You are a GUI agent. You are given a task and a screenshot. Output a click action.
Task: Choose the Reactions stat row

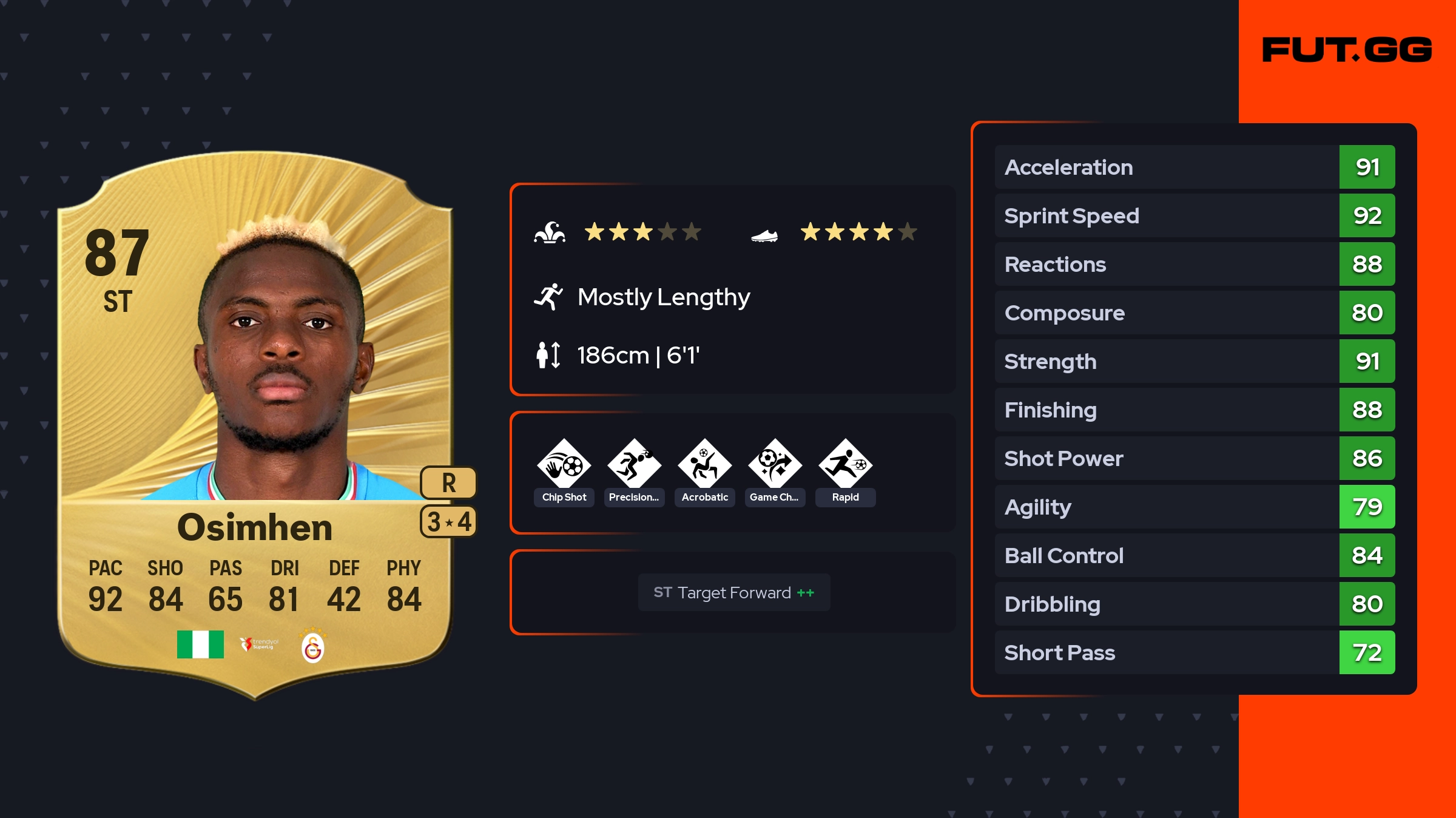click(x=1194, y=264)
